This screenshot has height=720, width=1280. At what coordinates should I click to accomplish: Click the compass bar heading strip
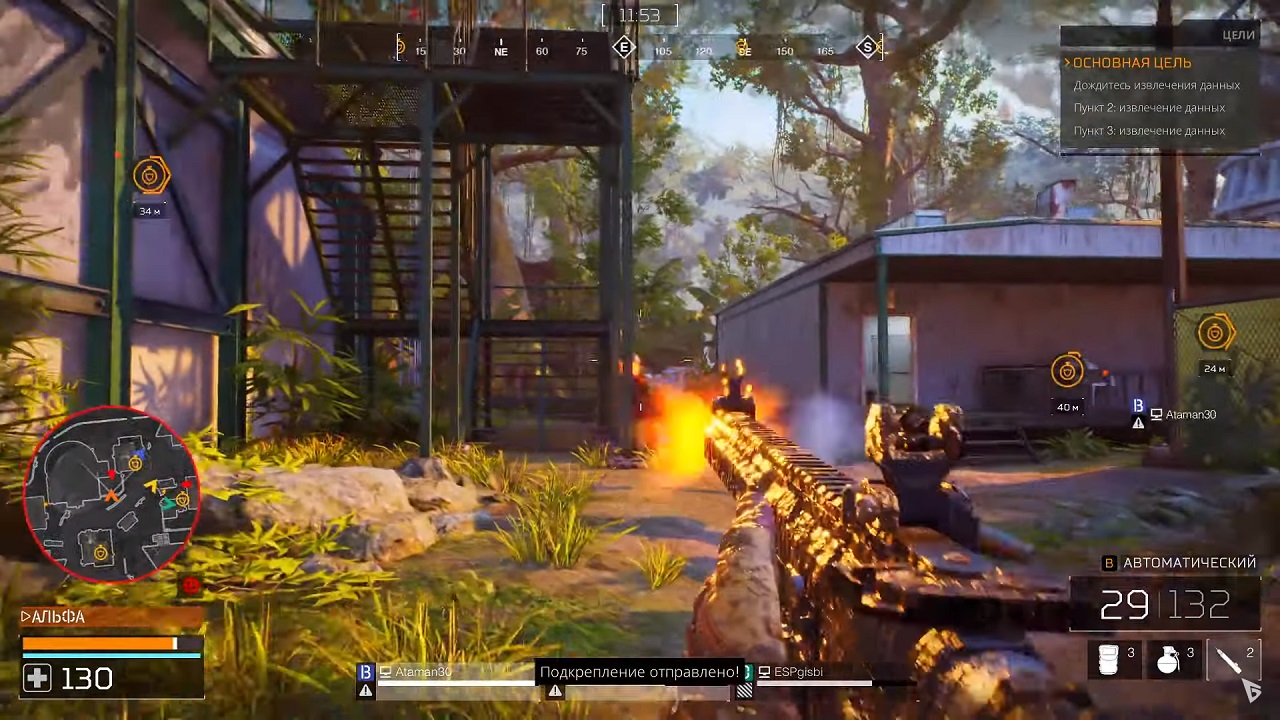640,48
